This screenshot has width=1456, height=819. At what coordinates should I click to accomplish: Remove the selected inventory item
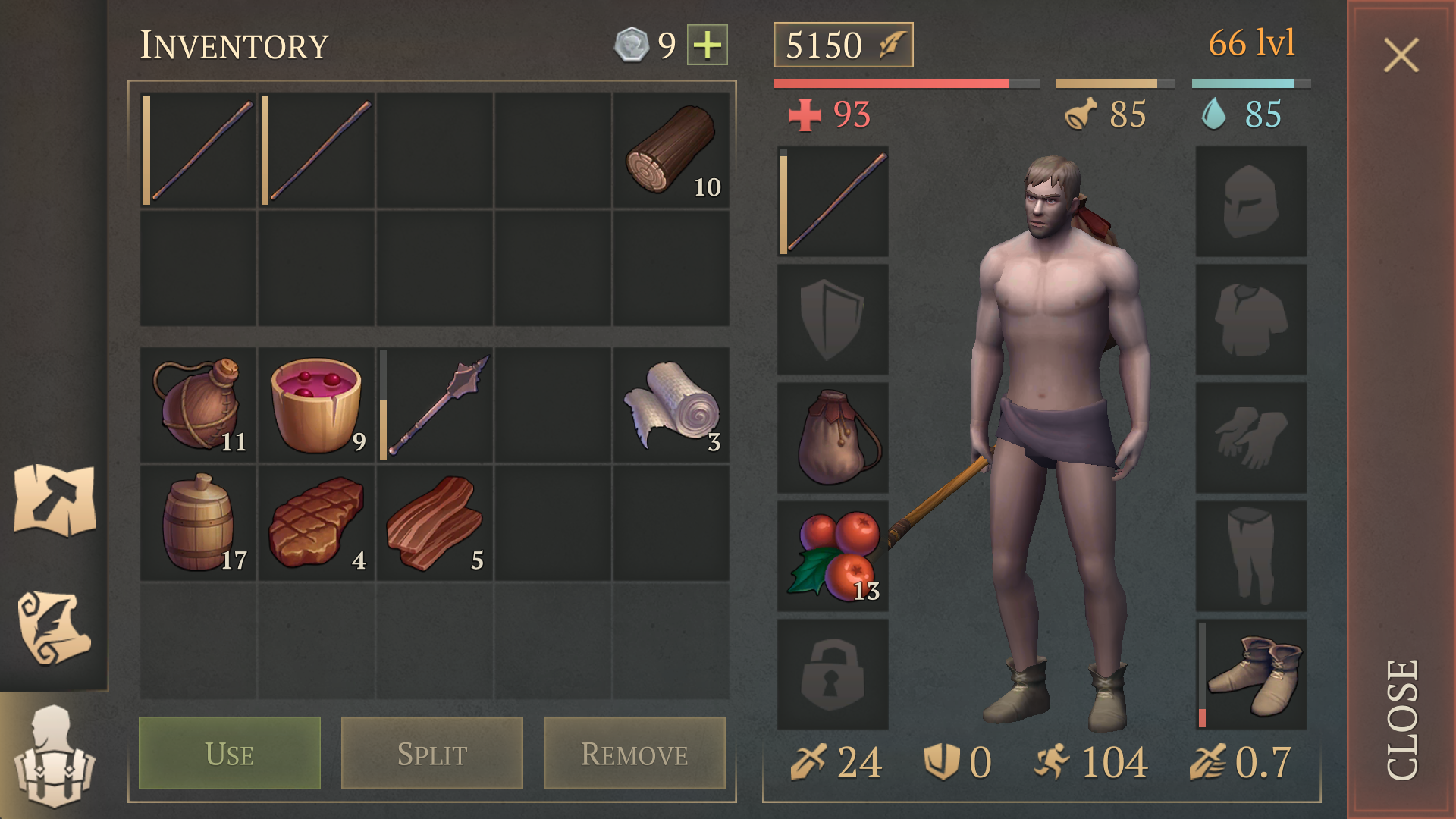pos(634,753)
